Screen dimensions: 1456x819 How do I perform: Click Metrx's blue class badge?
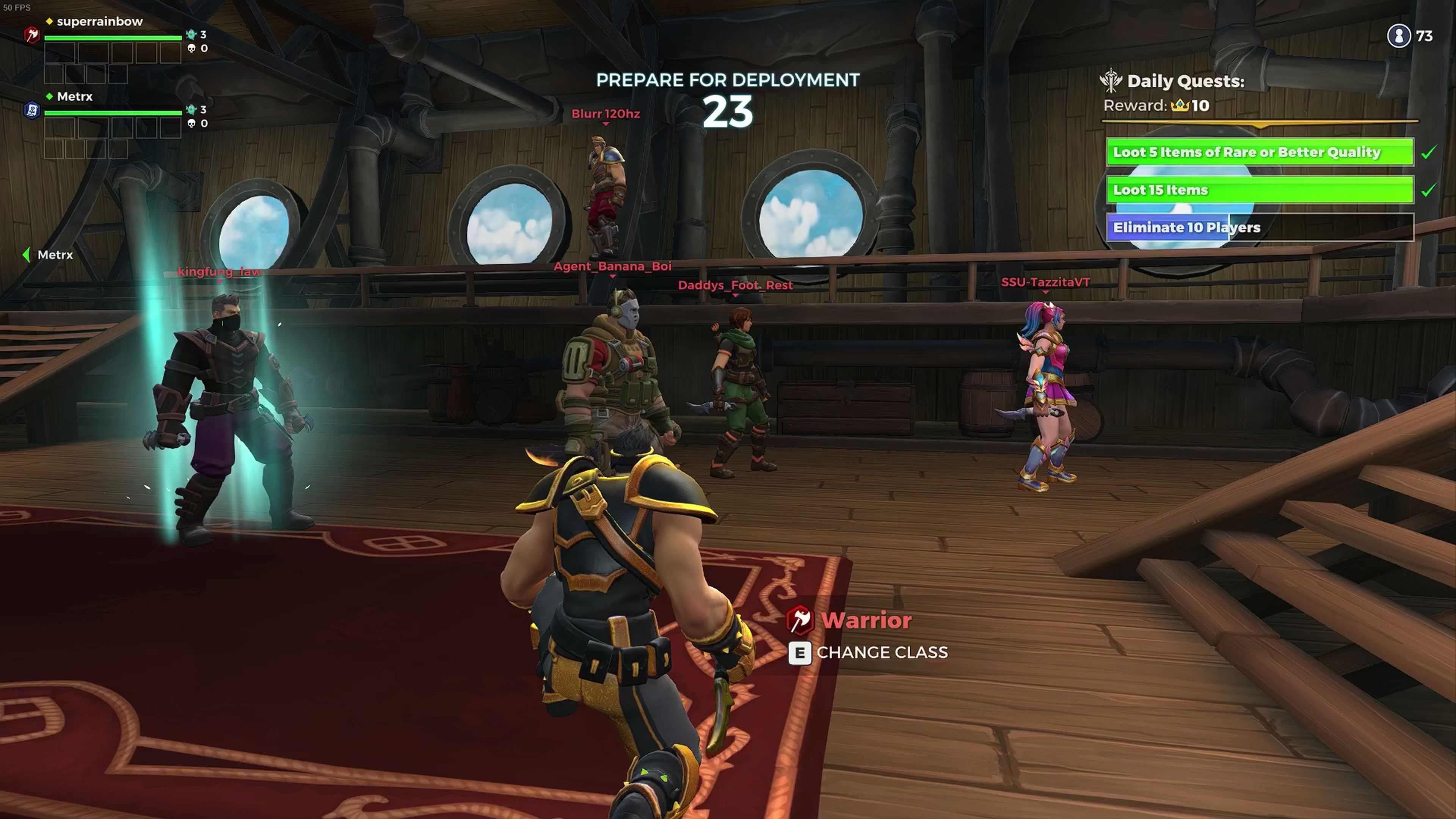(x=32, y=110)
